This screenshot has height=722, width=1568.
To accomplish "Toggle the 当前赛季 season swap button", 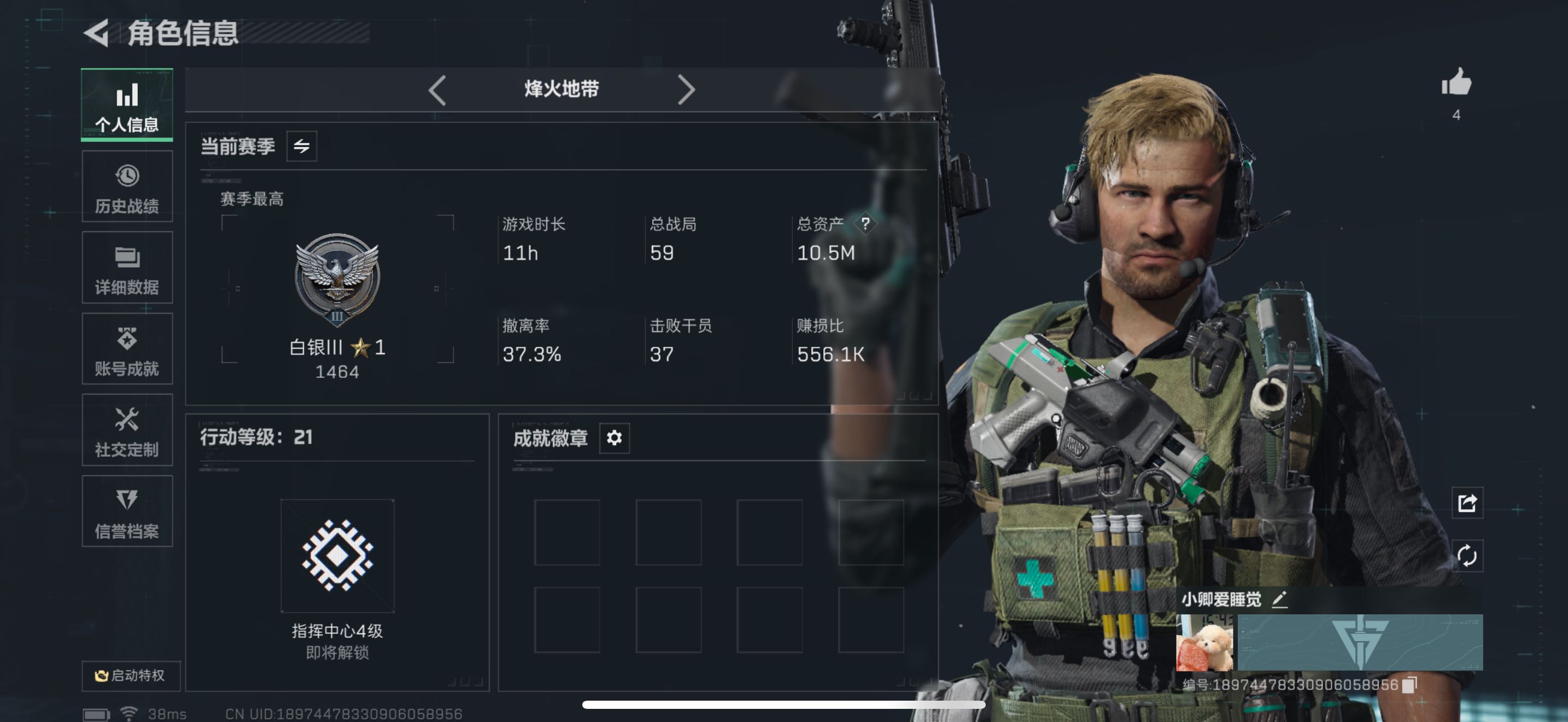I will 301,146.
